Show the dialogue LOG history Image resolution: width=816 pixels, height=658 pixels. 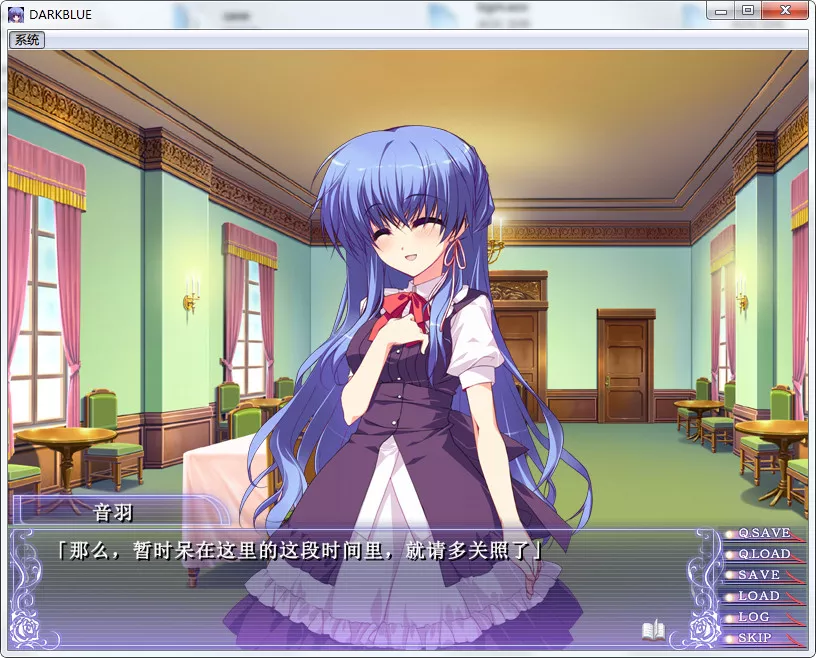point(755,617)
